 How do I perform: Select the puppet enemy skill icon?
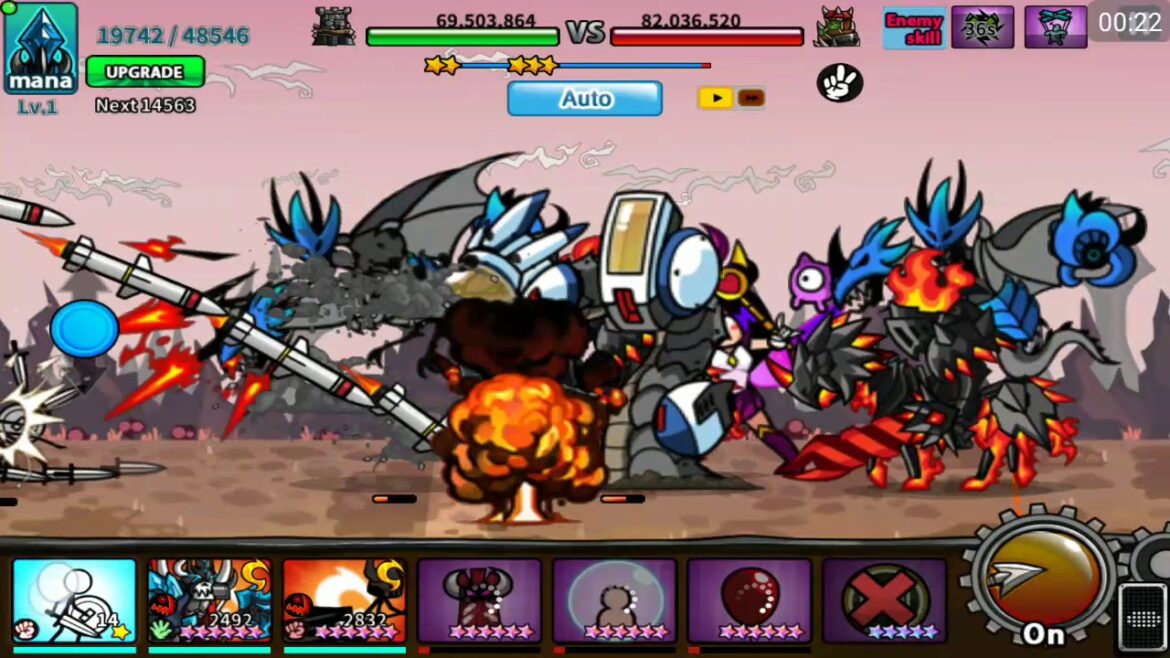[1055, 27]
